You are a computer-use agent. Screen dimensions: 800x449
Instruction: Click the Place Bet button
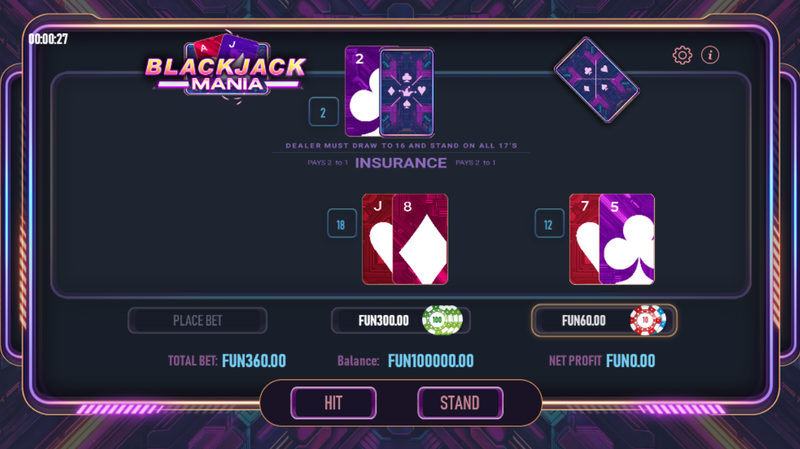point(197,321)
